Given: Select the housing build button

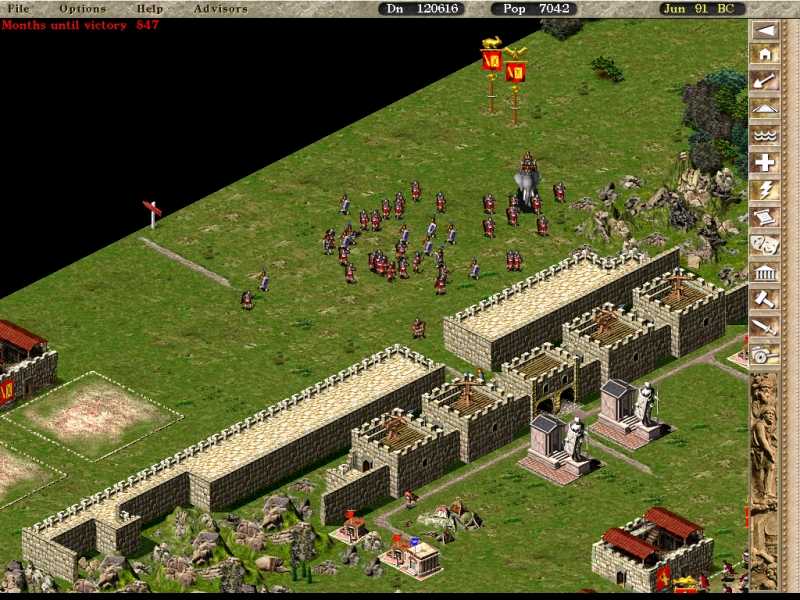Looking at the screenshot, I should coord(764,55).
